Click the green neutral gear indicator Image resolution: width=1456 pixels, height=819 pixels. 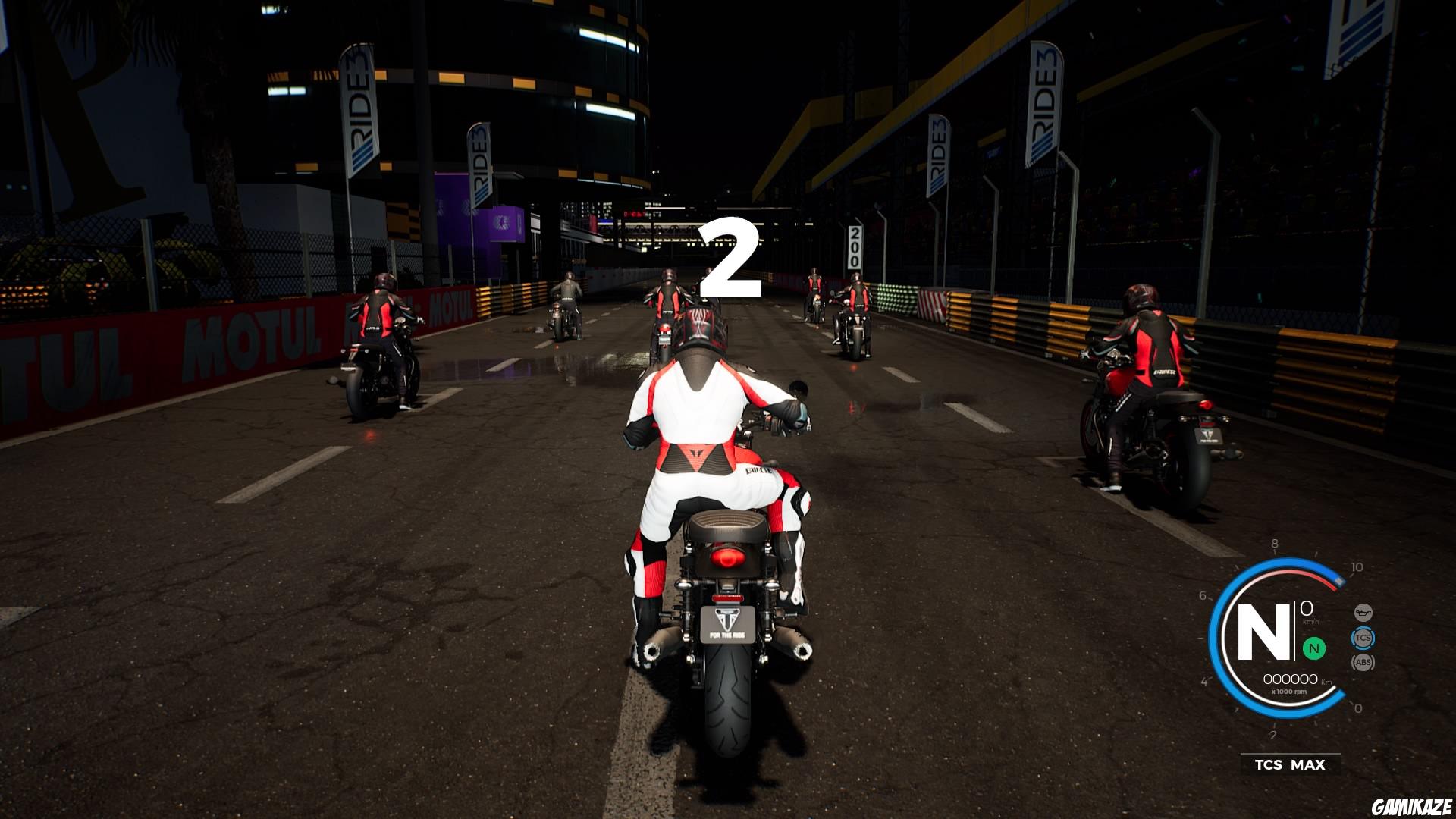pos(1314,648)
